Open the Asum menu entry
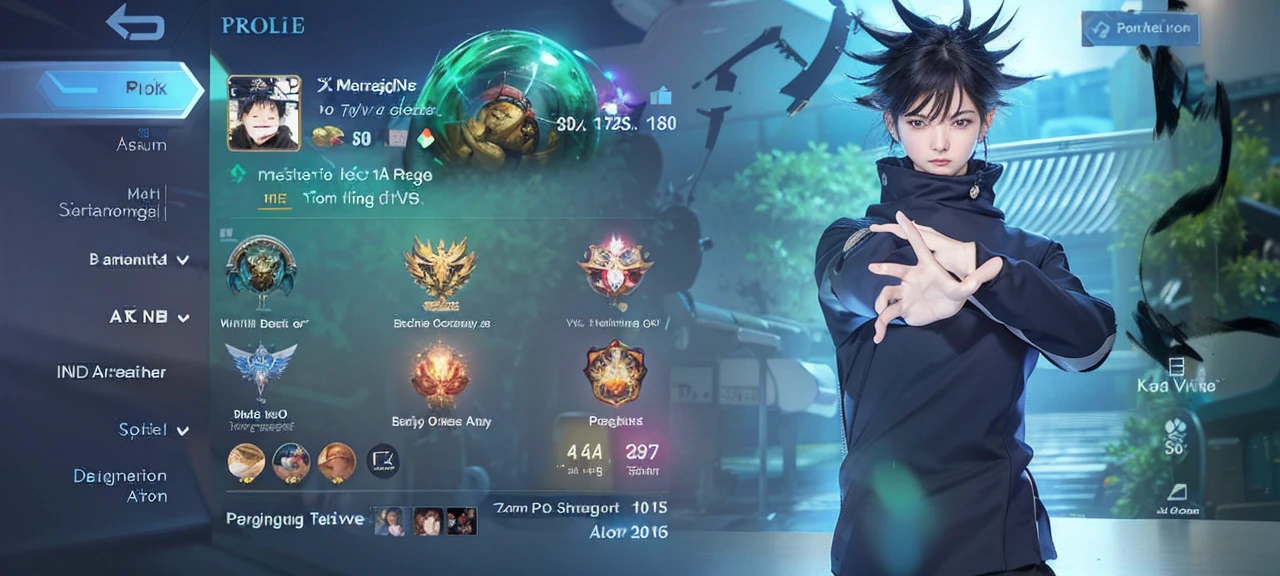 tap(141, 145)
